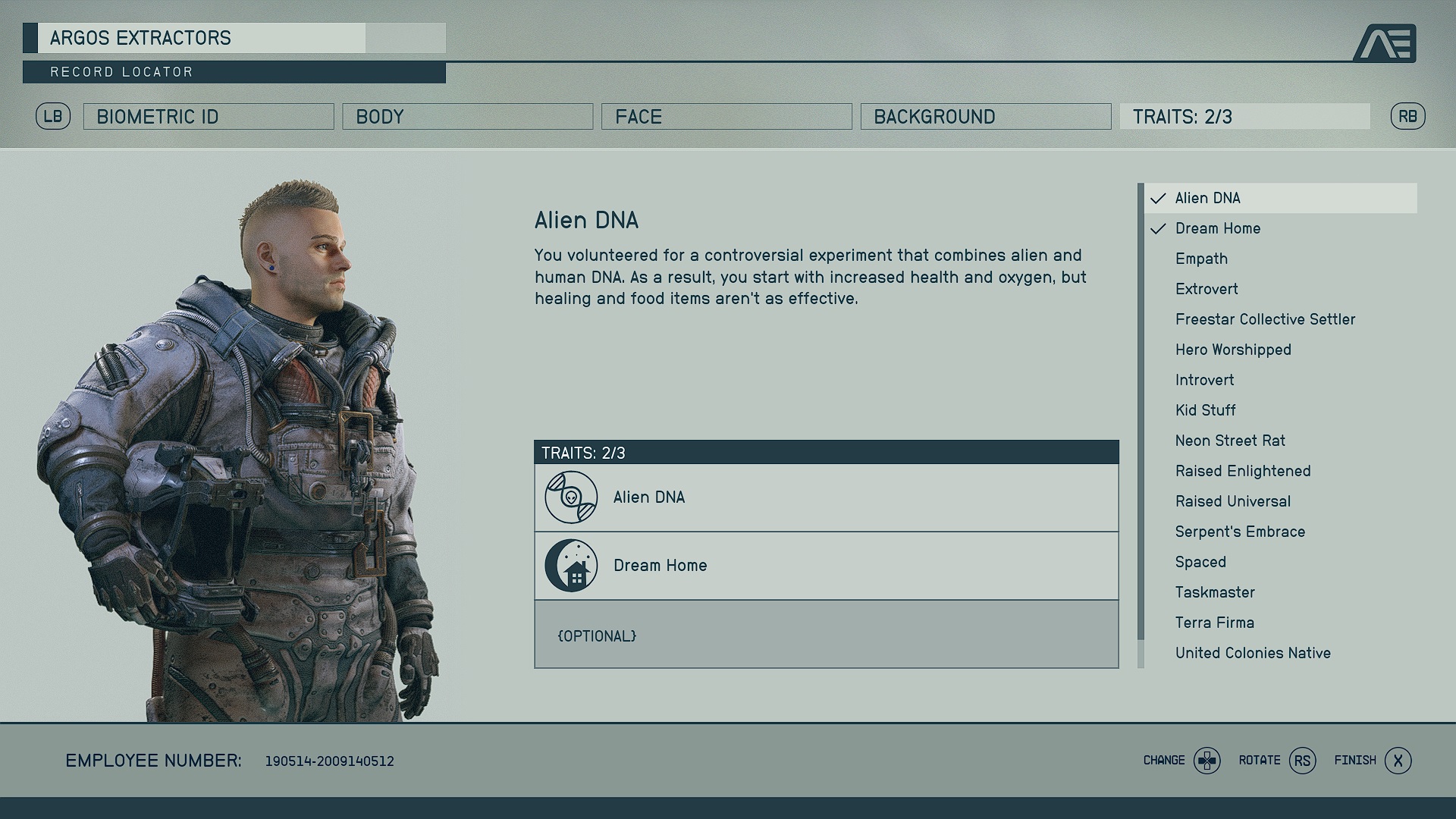The width and height of the screenshot is (1456, 819).
Task: Click the Change D-pad icon
Action: (x=1207, y=760)
